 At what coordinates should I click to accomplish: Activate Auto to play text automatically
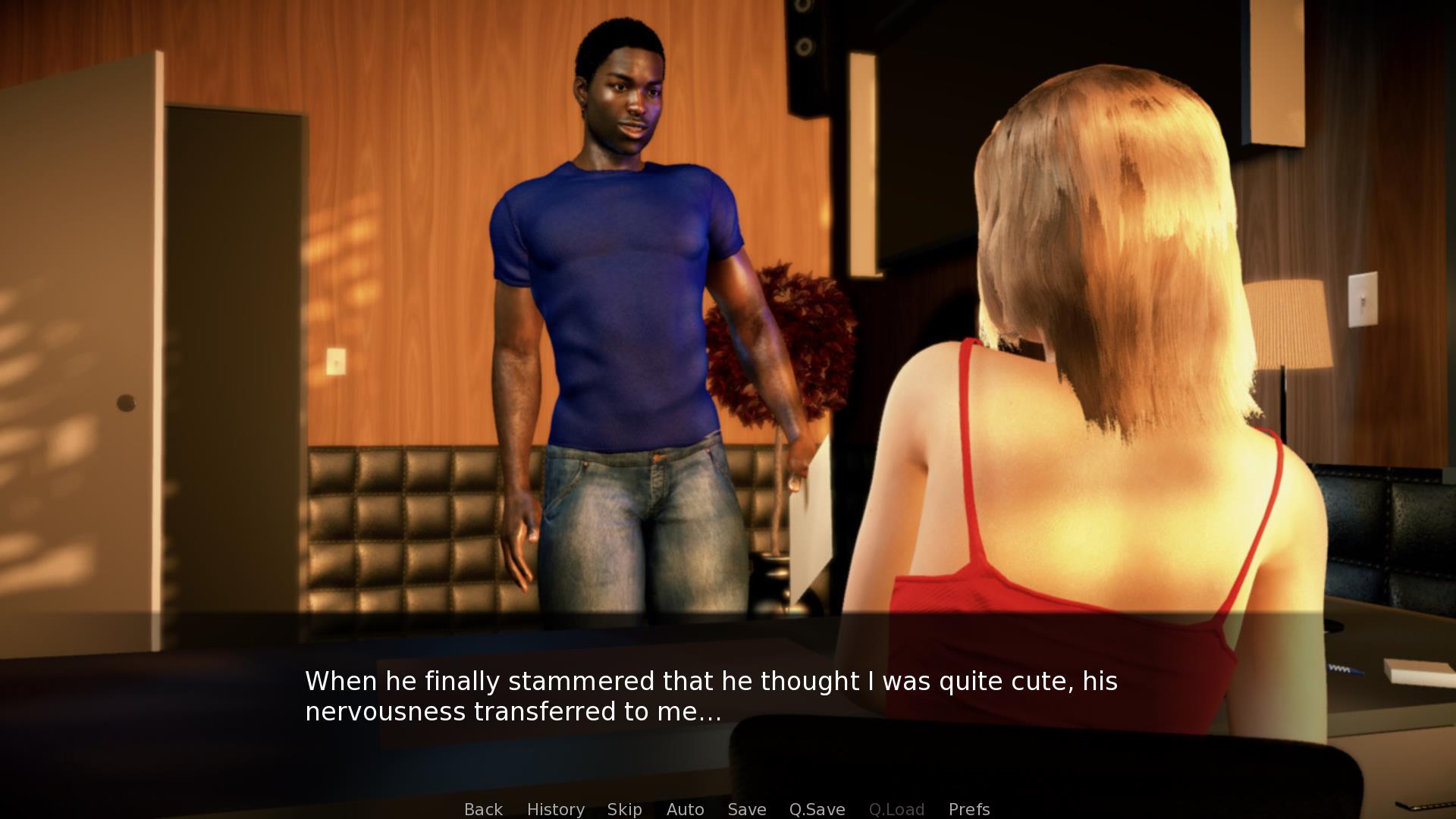point(685,809)
